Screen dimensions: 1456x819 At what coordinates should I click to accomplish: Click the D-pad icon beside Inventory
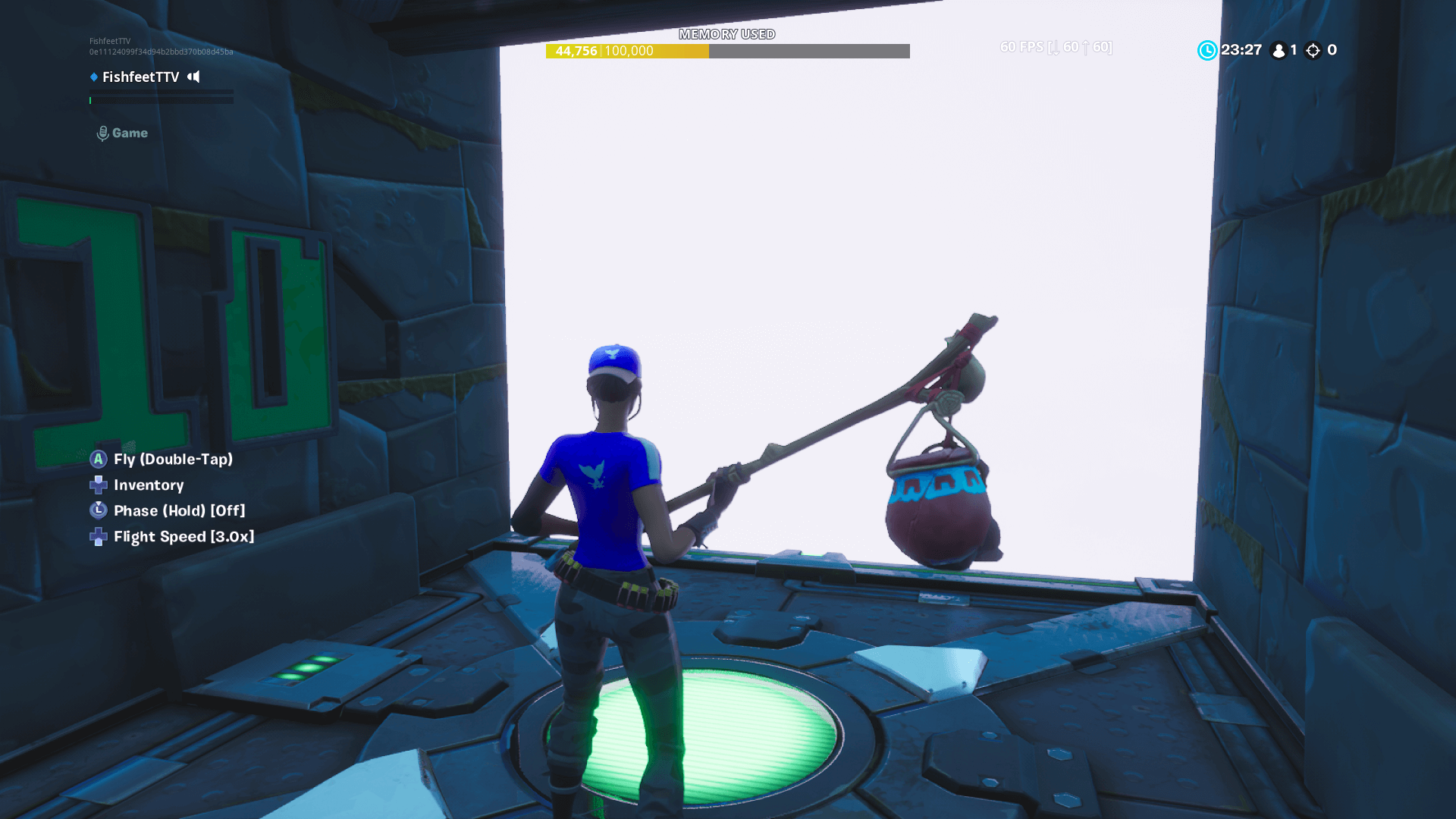pyautogui.click(x=98, y=485)
